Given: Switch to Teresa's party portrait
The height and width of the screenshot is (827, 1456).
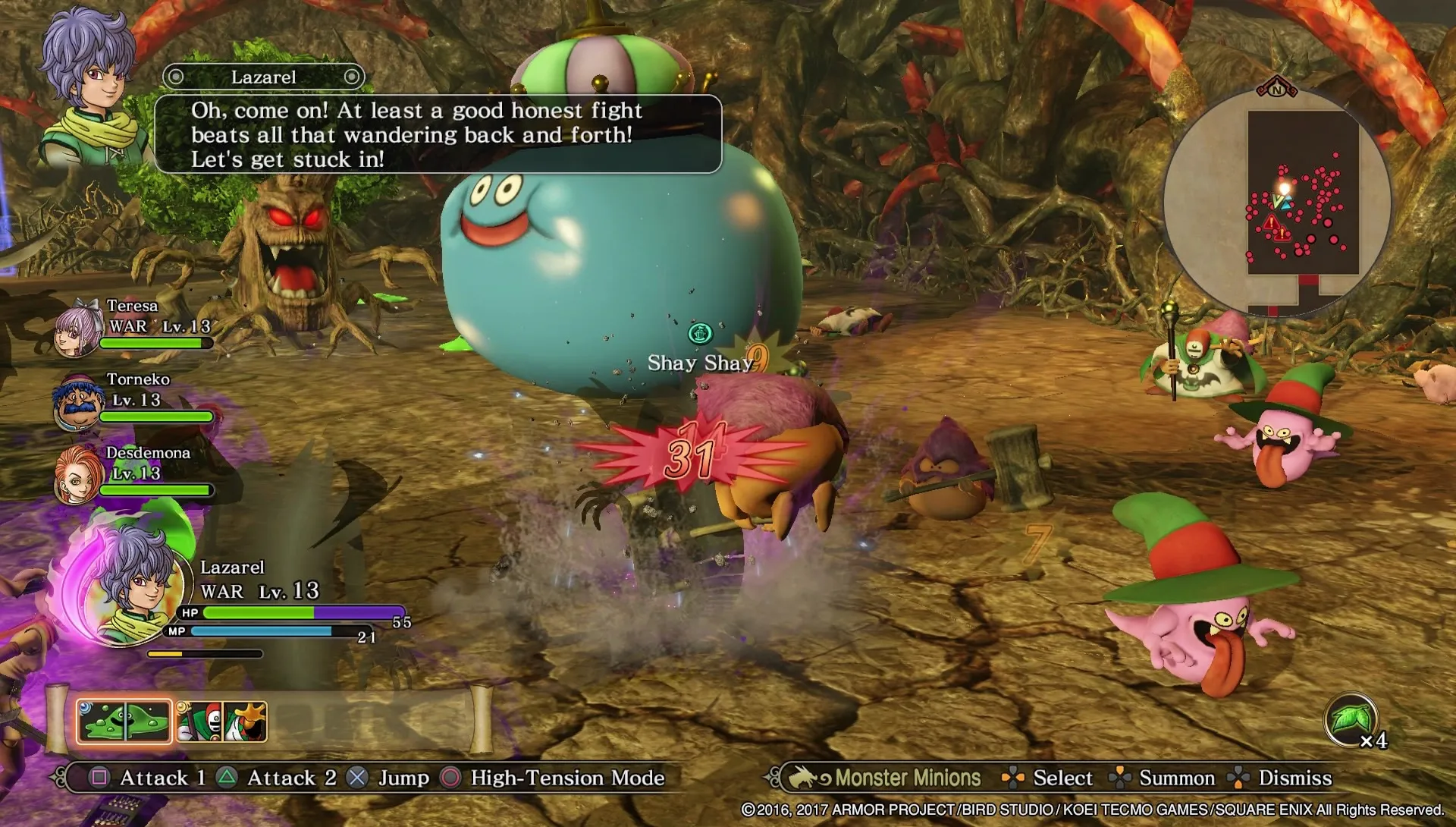Looking at the screenshot, I should coord(78,328).
